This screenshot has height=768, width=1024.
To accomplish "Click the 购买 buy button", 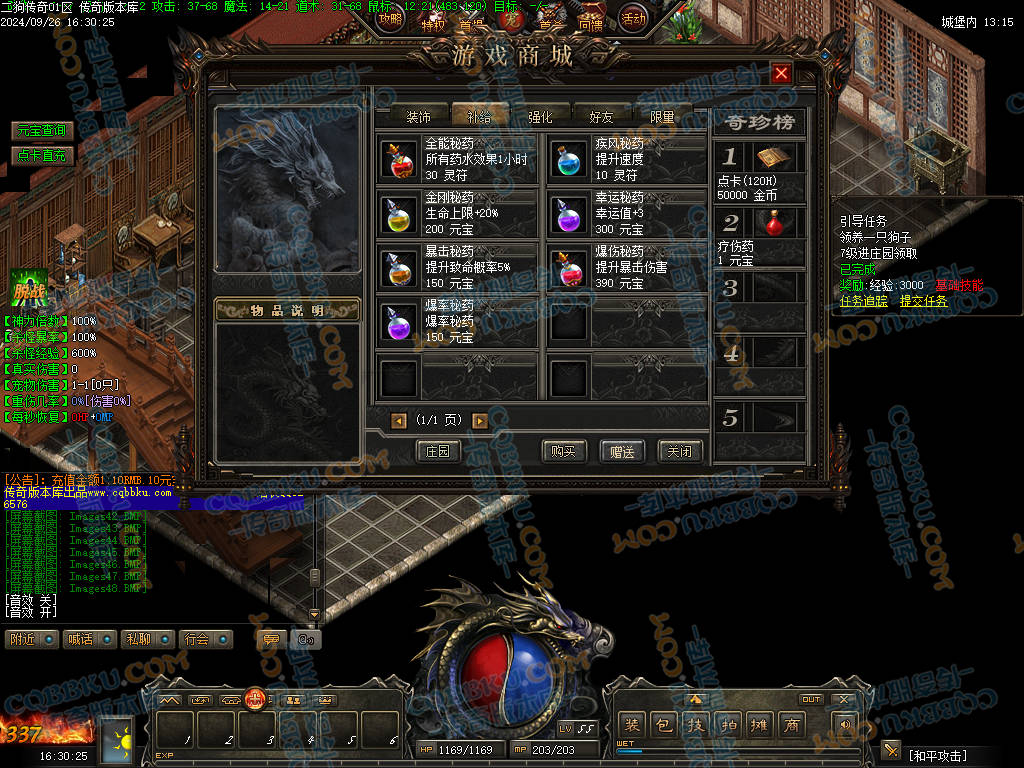I will (564, 451).
